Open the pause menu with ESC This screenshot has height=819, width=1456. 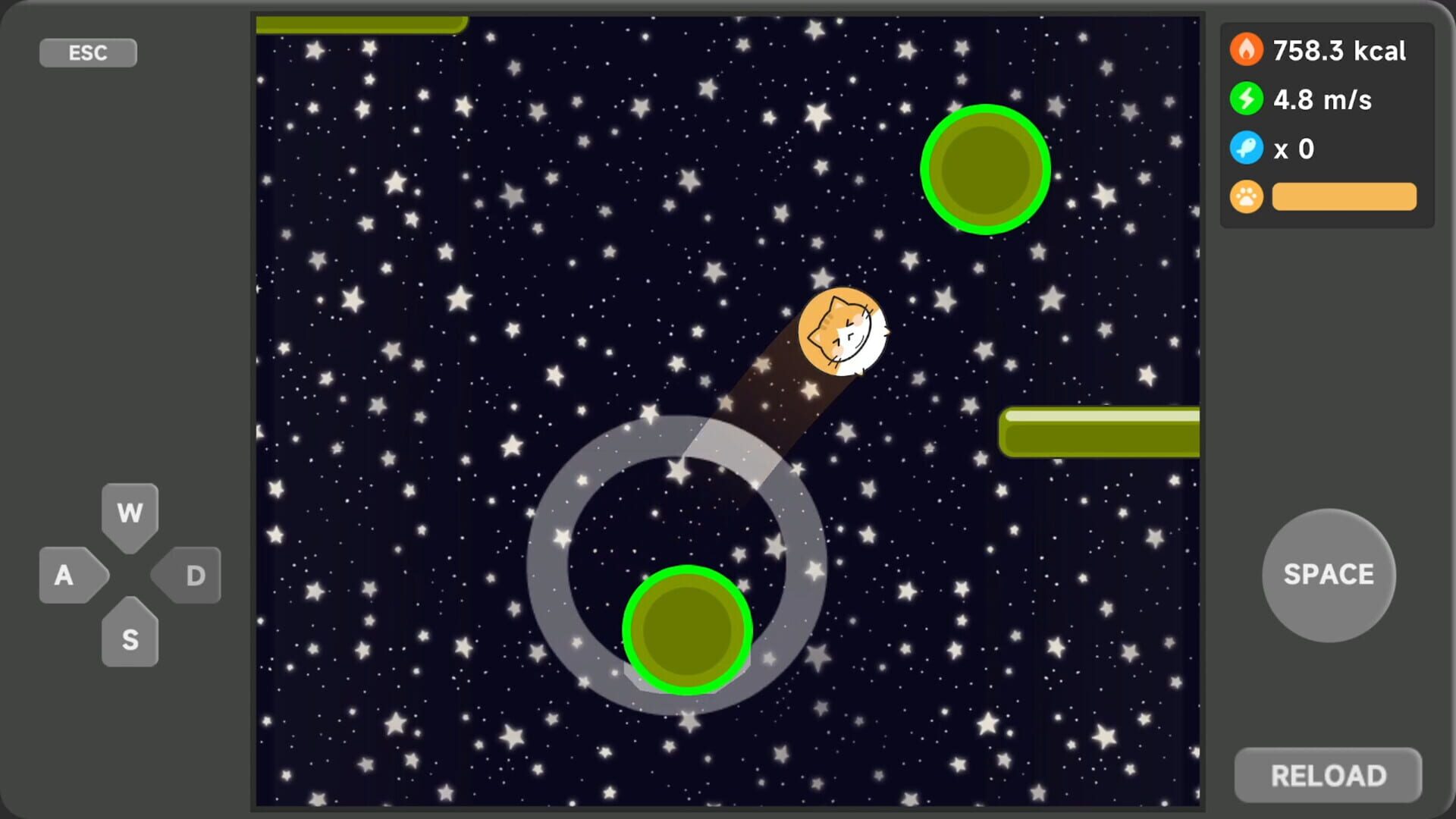click(x=87, y=52)
